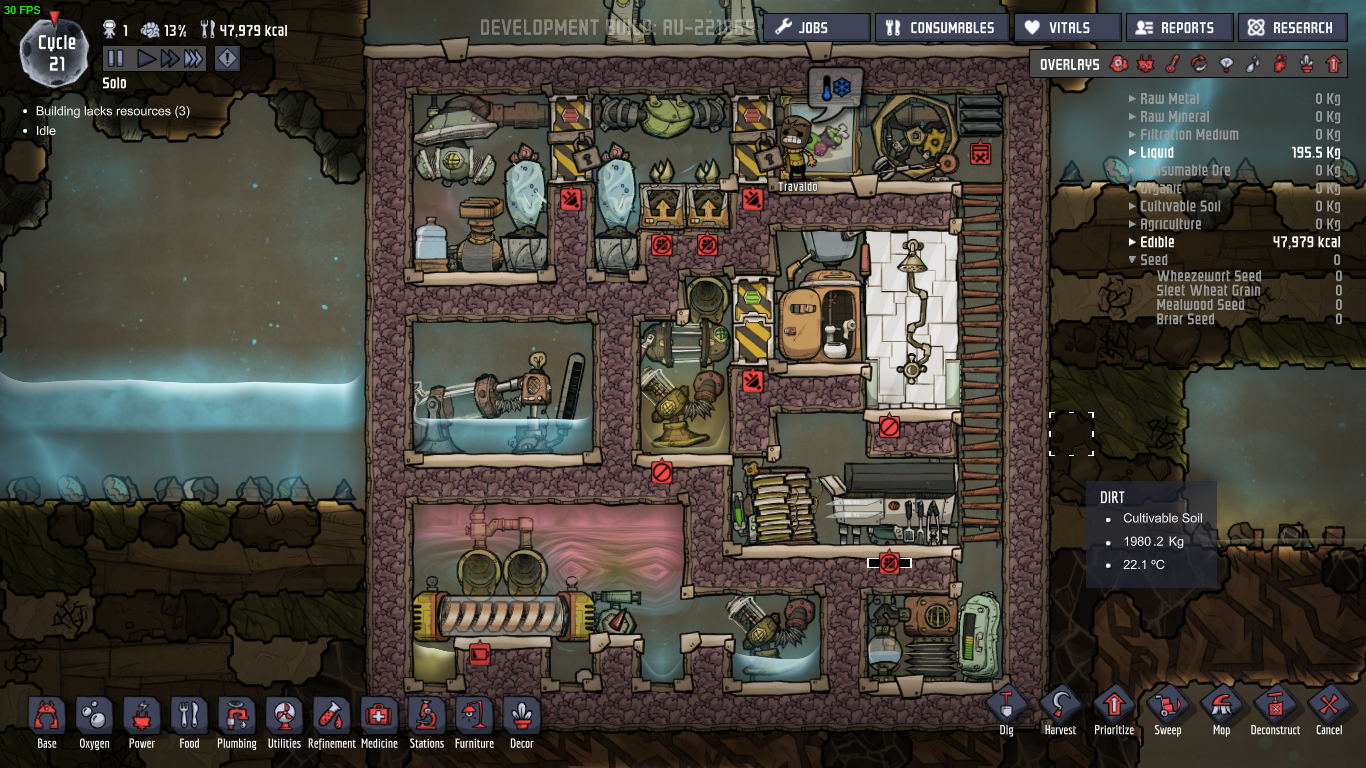Choose the Plumbing build category
The image size is (1366, 768).
[x=236, y=722]
